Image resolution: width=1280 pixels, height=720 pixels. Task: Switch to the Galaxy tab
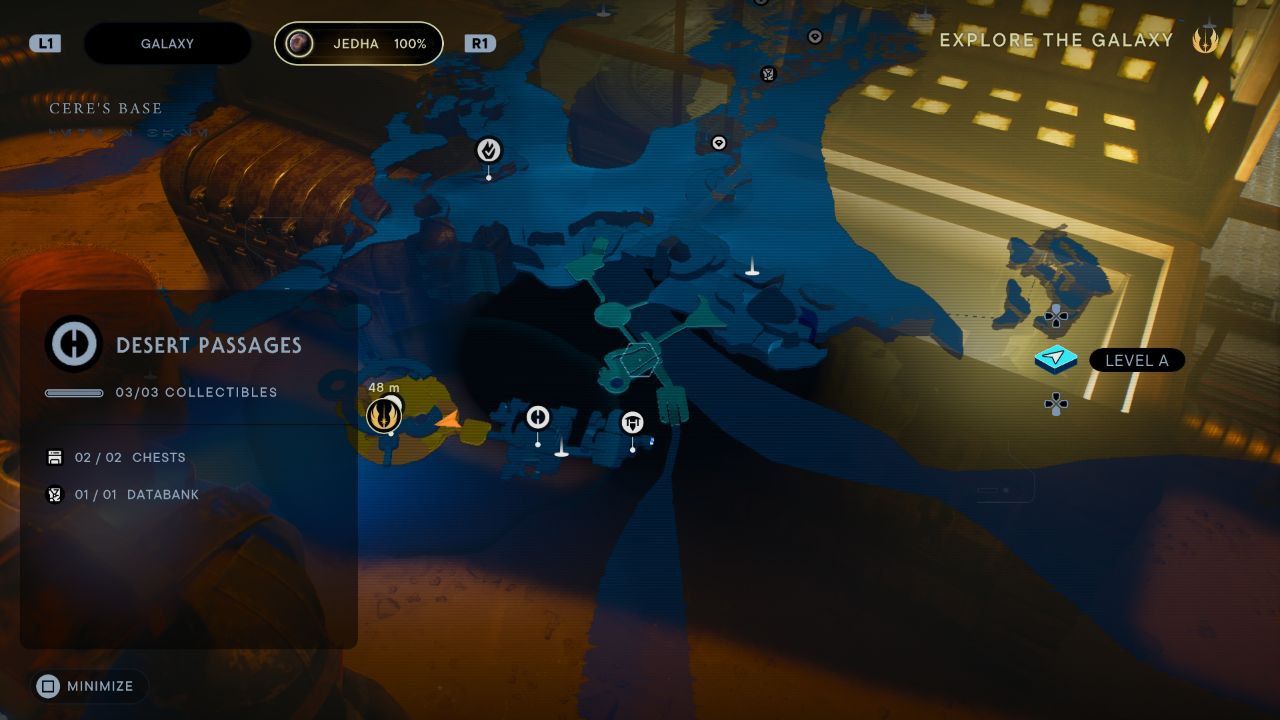click(x=167, y=43)
